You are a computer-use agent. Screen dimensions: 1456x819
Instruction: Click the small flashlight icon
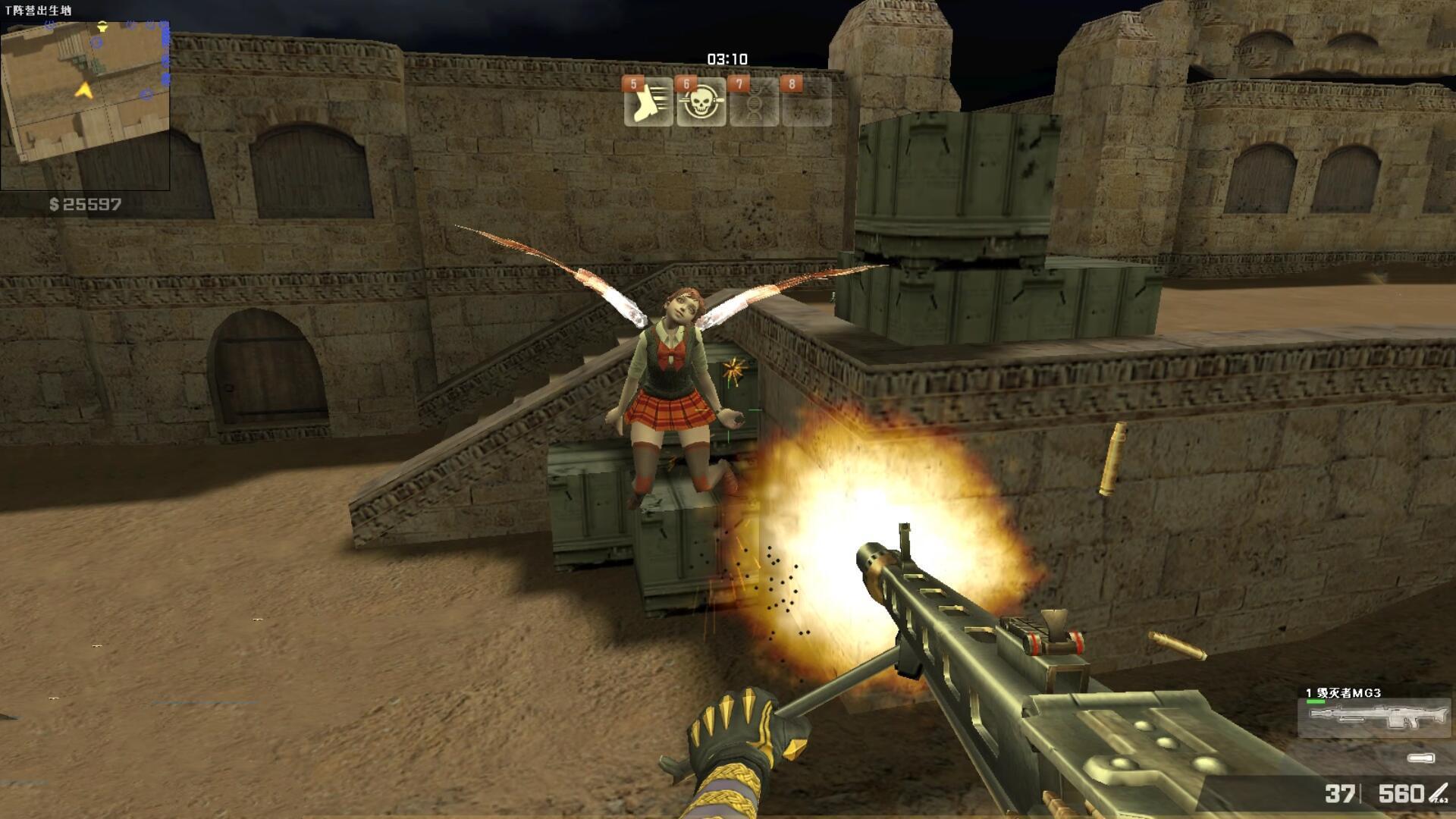tap(1420, 758)
